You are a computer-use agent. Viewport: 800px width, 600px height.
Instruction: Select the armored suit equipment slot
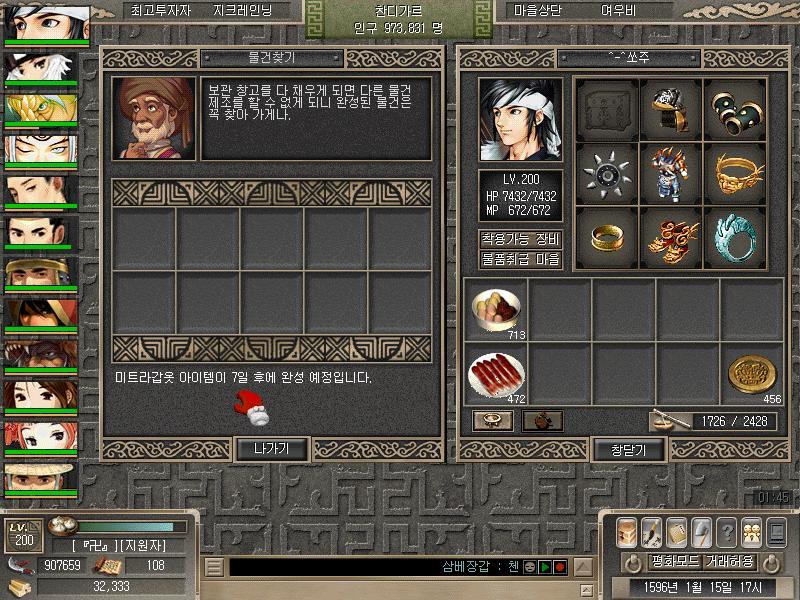[670, 174]
